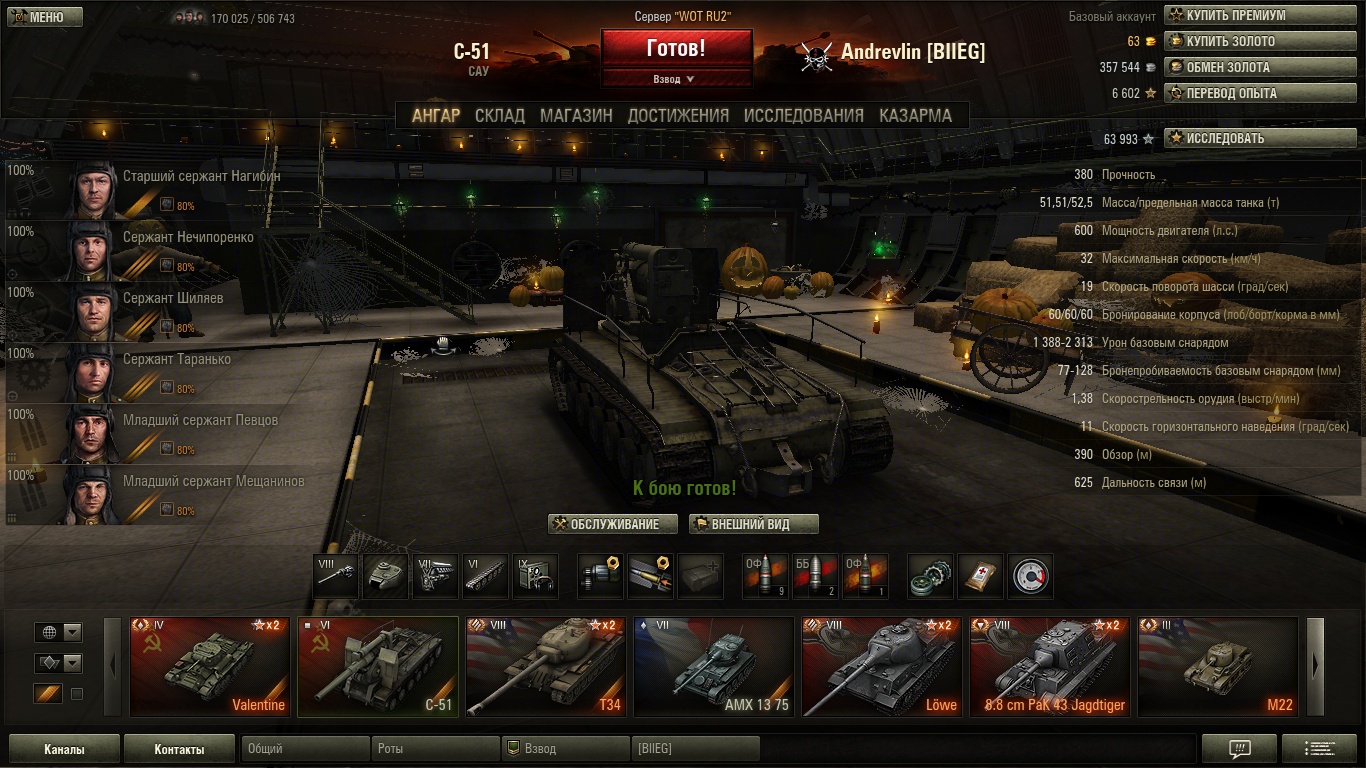Show the Достижения tab
1366x768 pixels.
click(x=678, y=116)
